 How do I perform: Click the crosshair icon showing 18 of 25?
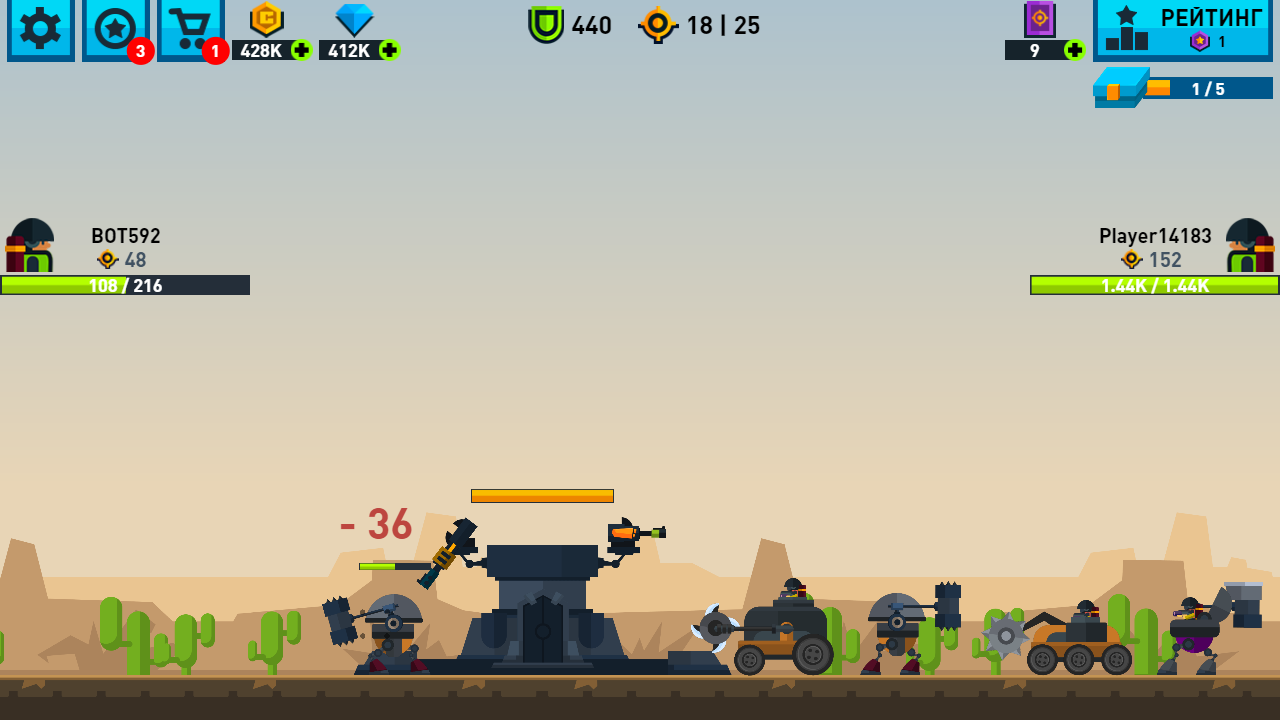pos(659,26)
